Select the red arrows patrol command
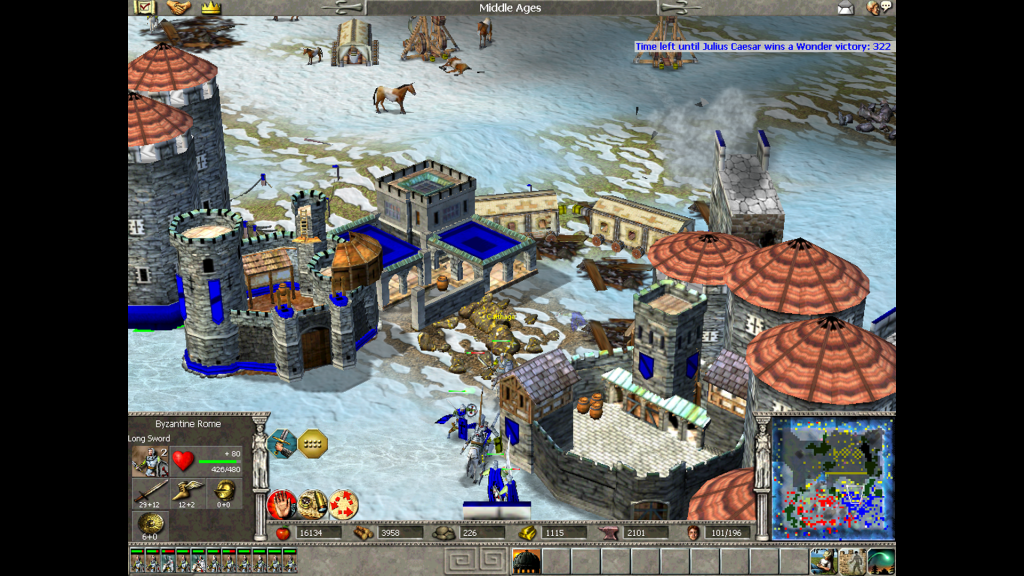The height and width of the screenshot is (576, 1024). (343, 504)
